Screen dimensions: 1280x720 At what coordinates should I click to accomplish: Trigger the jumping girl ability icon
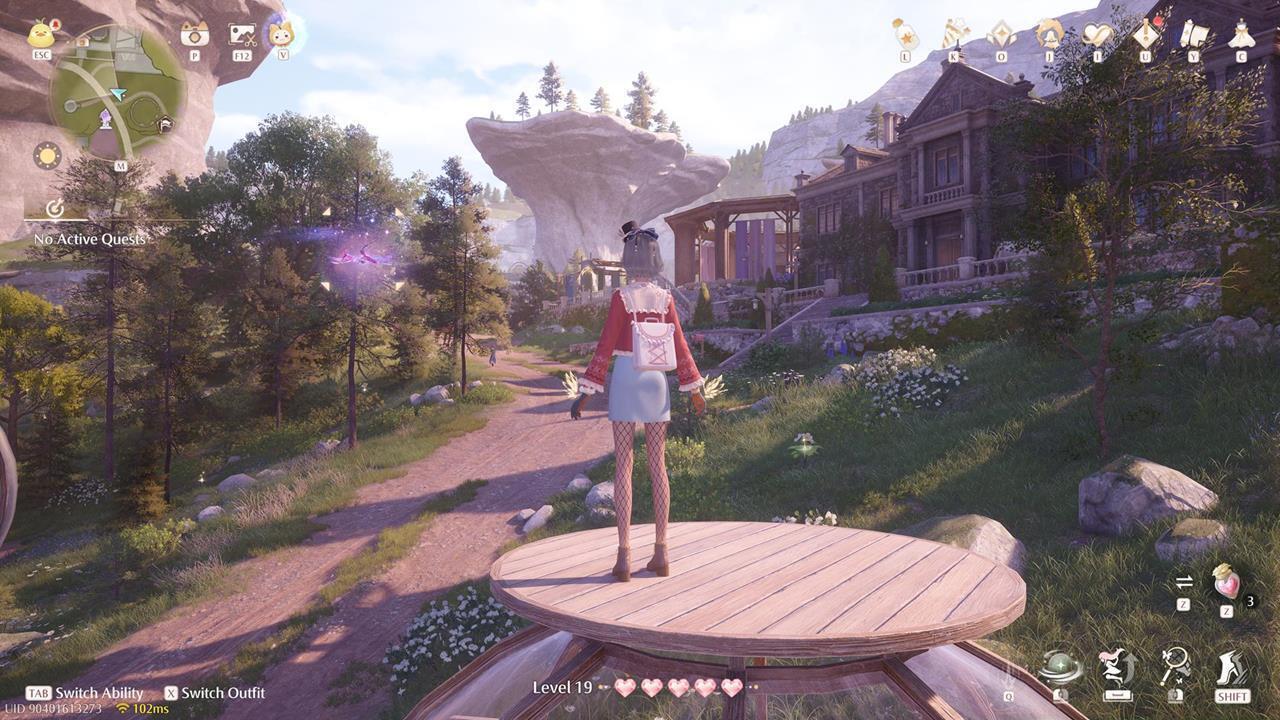click(x=1117, y=666)
